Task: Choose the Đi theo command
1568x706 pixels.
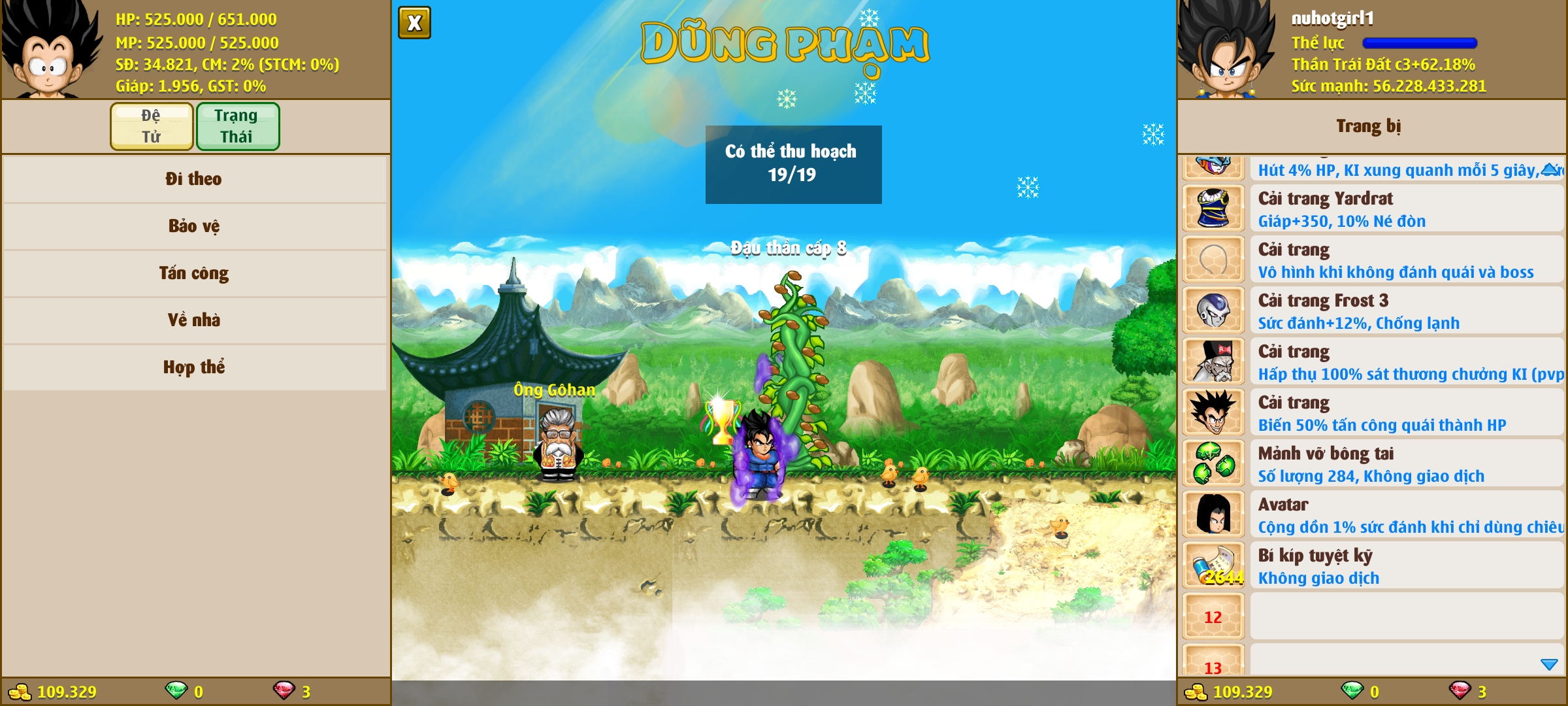Action: (x=194, y=179)
